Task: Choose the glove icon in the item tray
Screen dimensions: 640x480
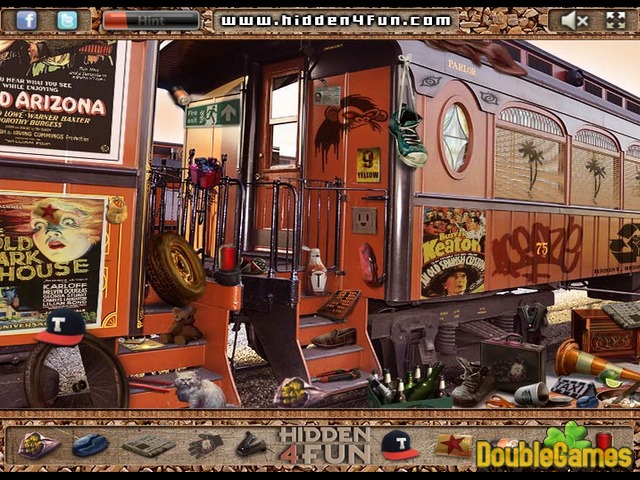Action: pyautogui.click(x=206, y=445)
